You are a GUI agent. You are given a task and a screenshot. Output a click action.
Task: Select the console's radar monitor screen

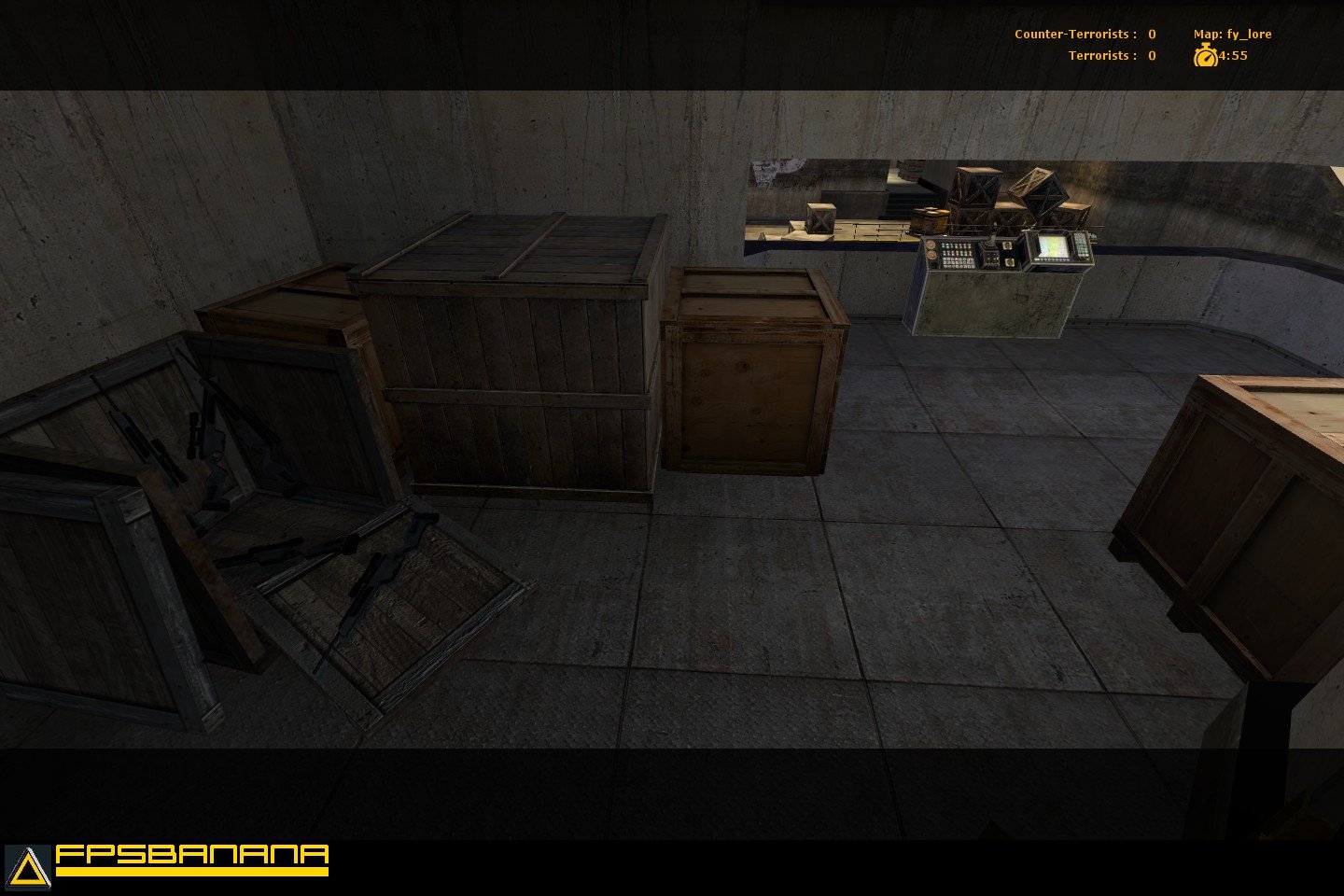(x=1053, y=245)
